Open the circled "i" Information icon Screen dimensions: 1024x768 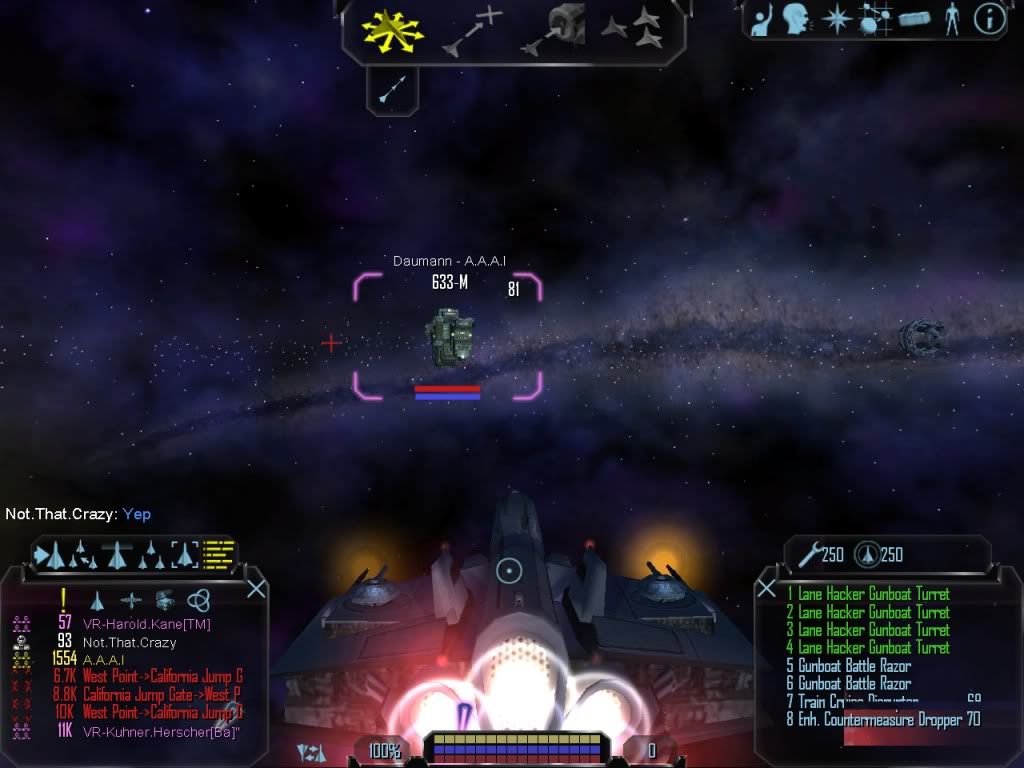click(x=988, y=20)
